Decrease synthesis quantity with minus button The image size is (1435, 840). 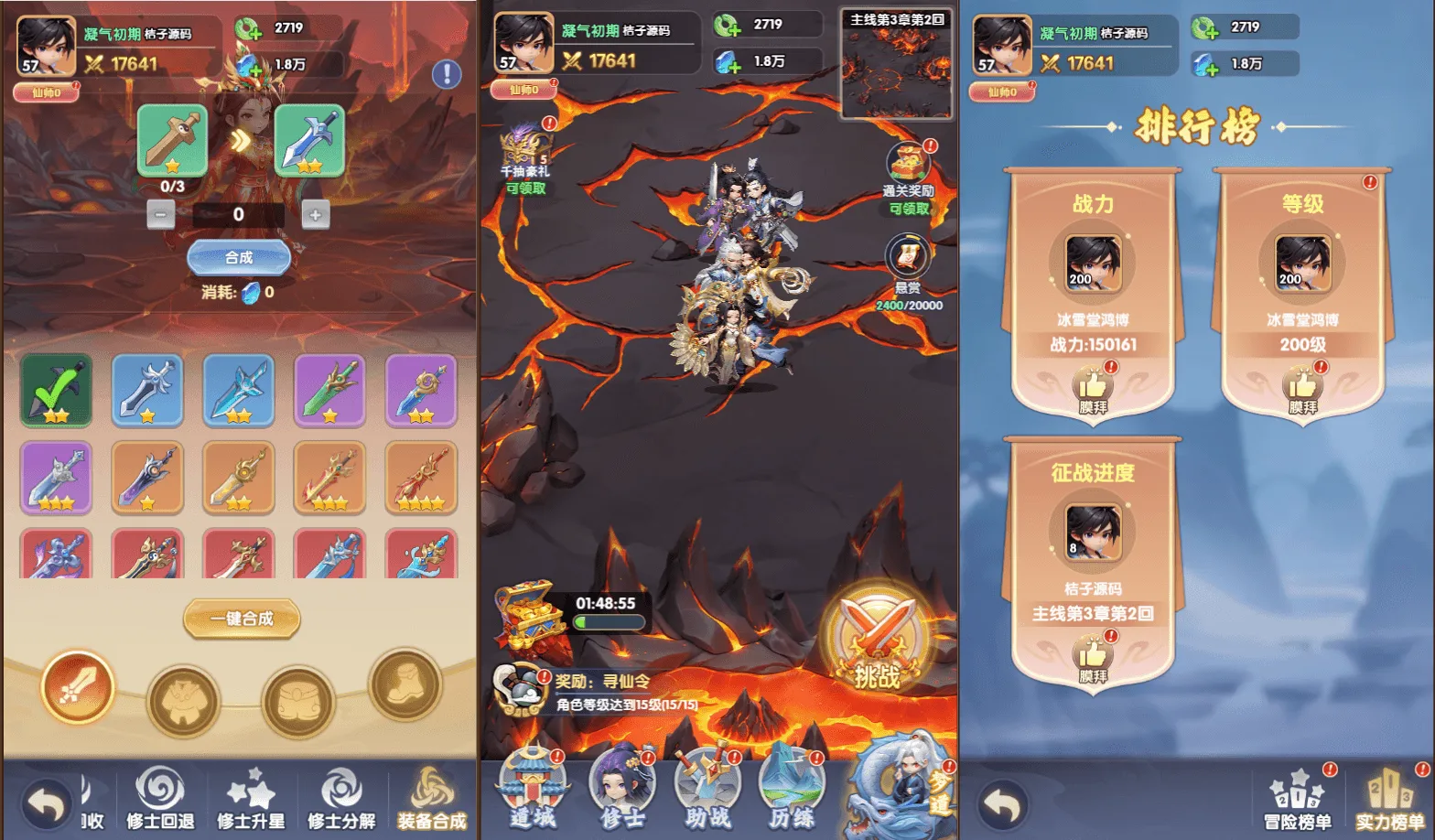click(161, 215)
